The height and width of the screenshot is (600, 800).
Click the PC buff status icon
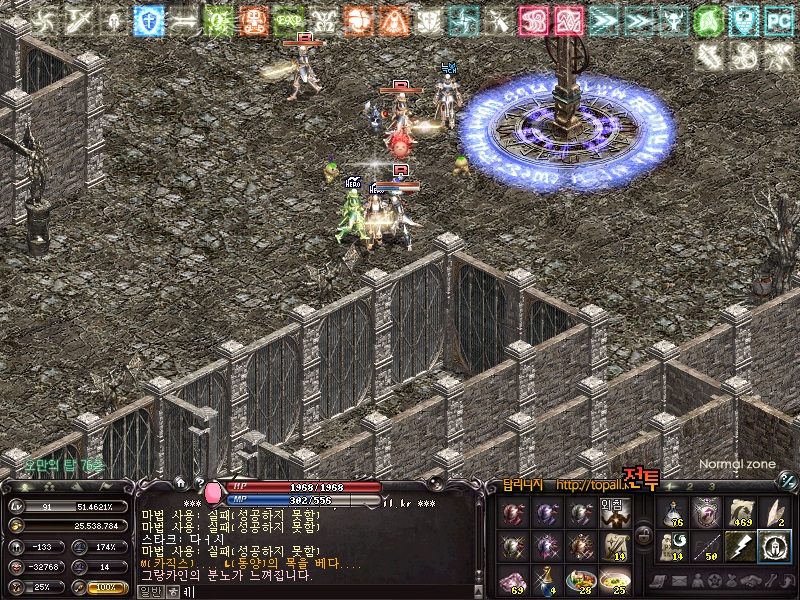pyautogui.click(x=778, y=20)
